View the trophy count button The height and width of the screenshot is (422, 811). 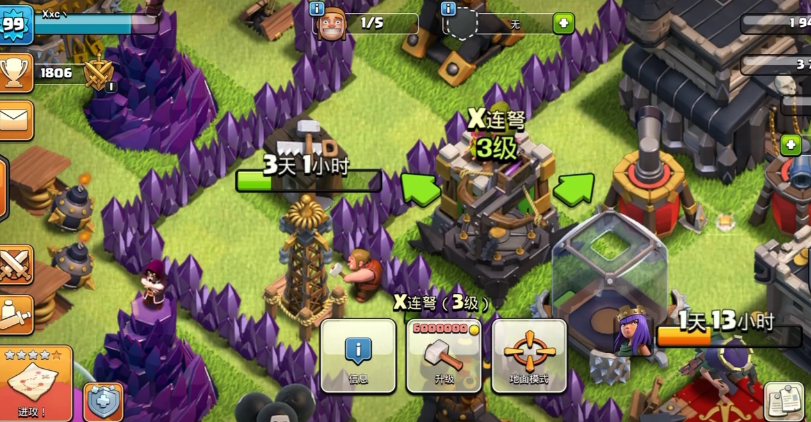[15, 72]
